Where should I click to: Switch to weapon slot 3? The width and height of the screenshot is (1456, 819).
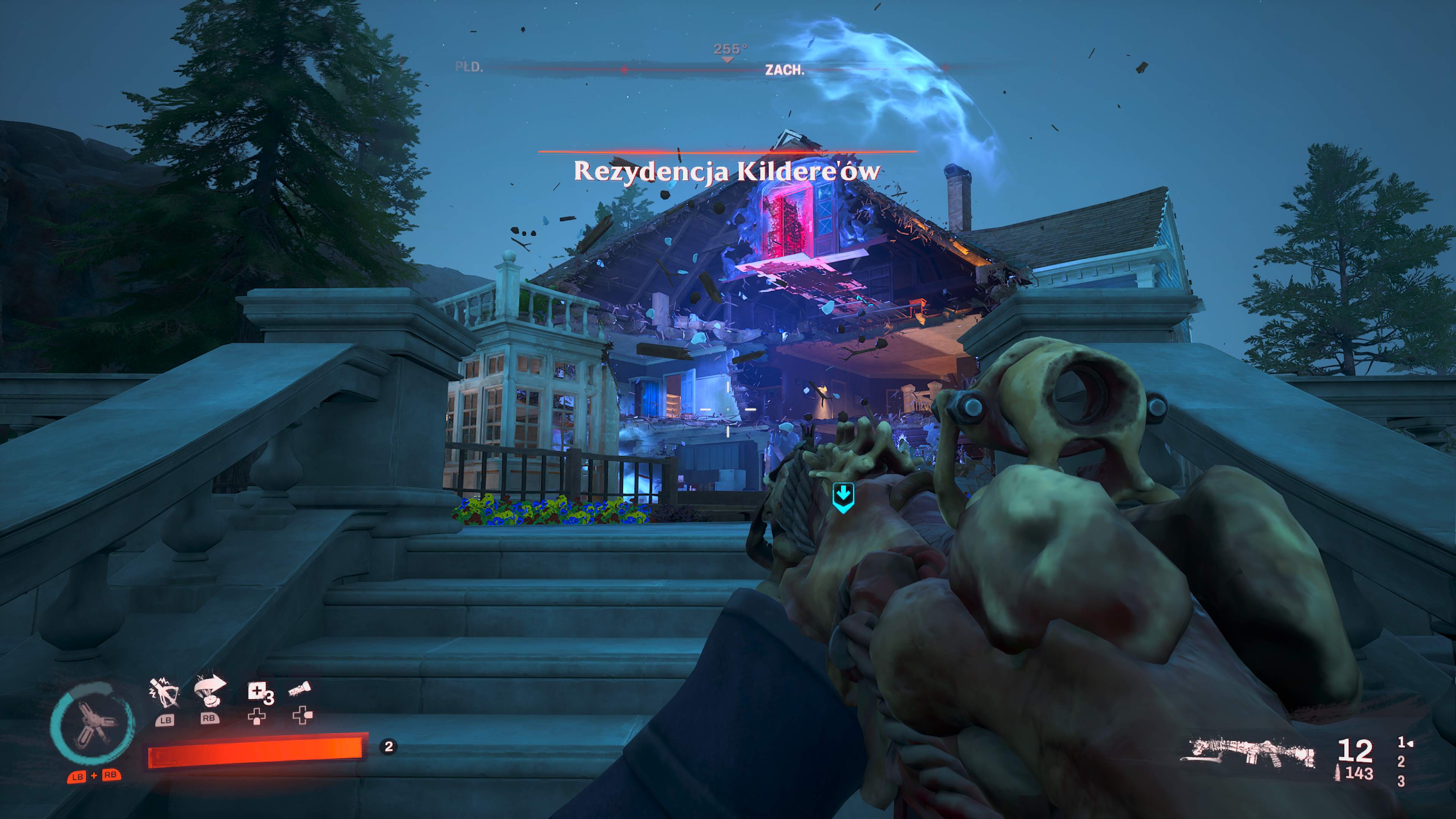(x=1401, y=781)
